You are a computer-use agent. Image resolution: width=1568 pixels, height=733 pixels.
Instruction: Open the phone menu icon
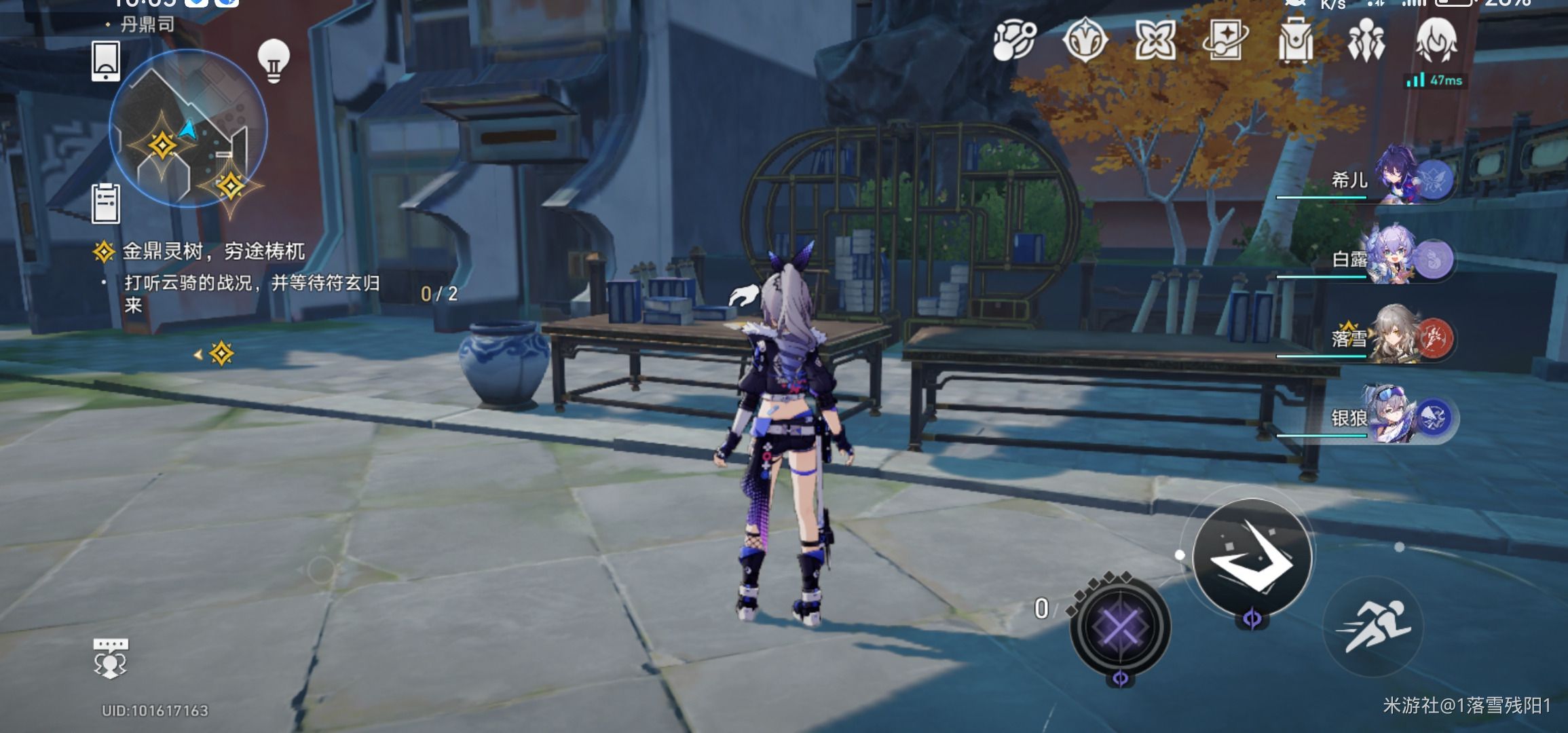[106, 61]
